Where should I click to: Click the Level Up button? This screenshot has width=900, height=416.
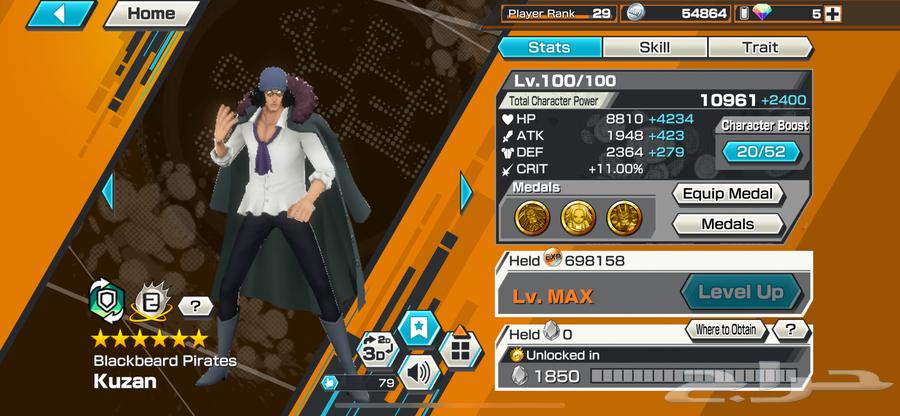(x=743, y=293)
